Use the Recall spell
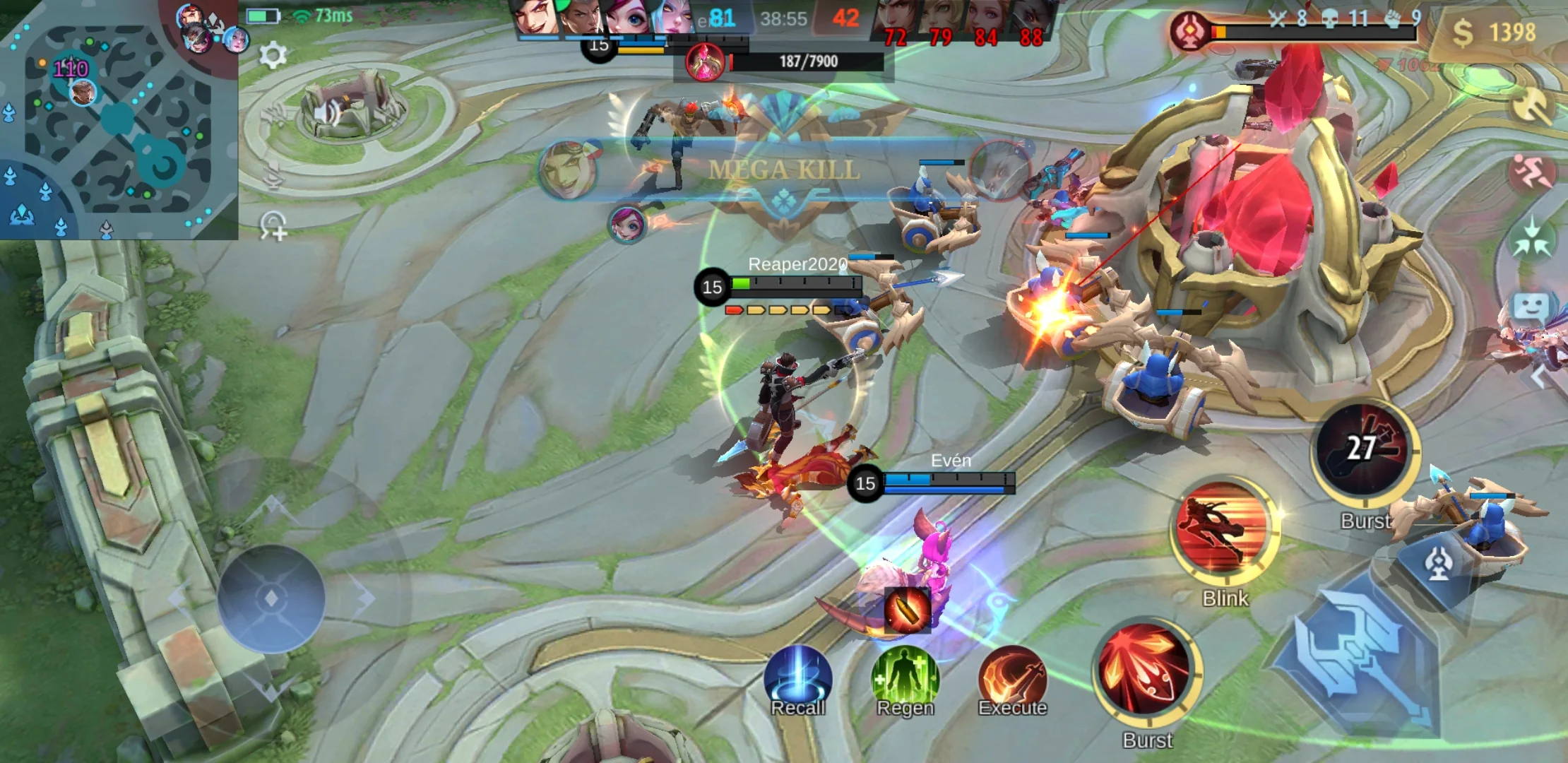 pos(798,680)
